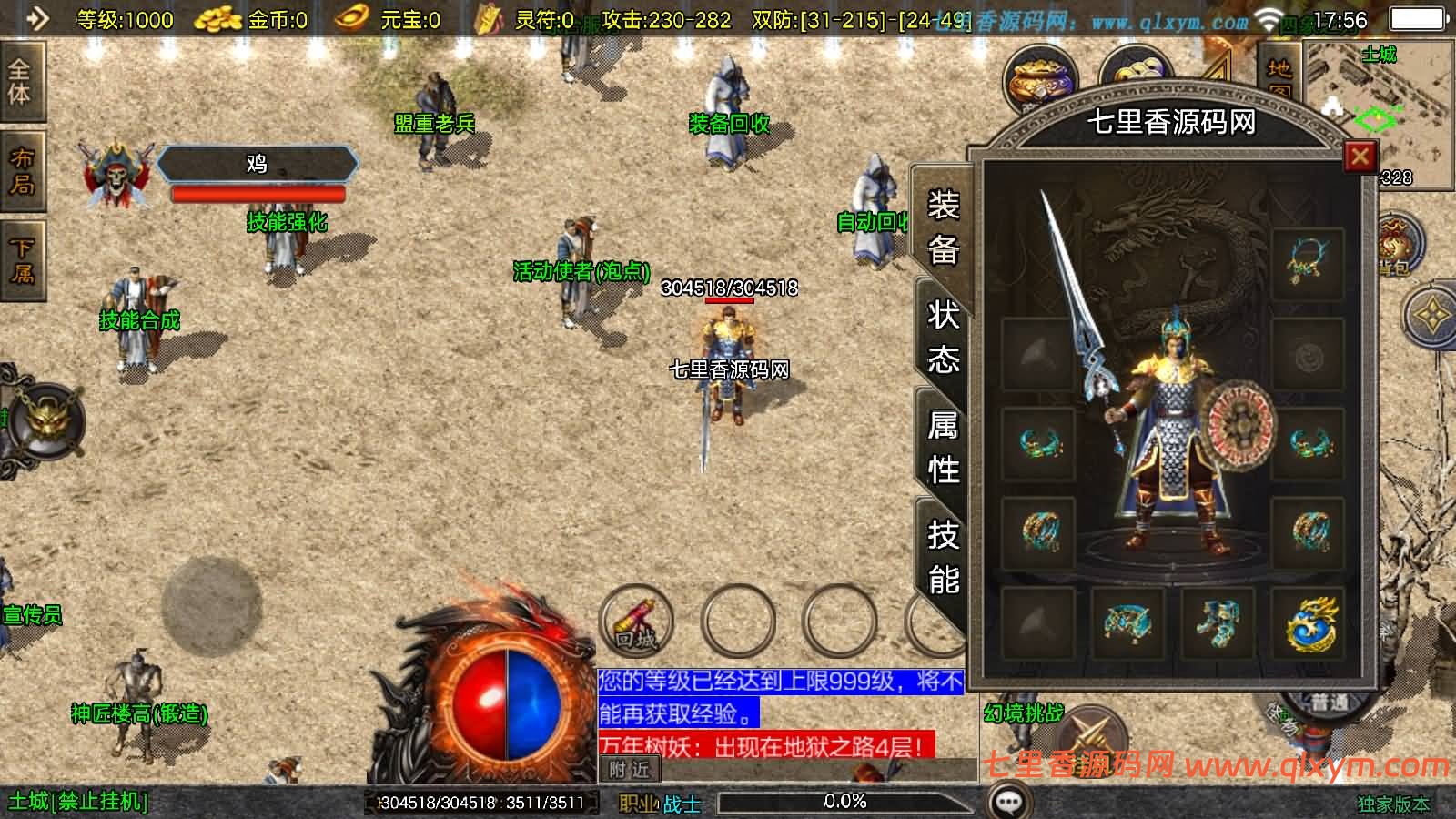Select the 技能 tab

[x=944, y=557]
